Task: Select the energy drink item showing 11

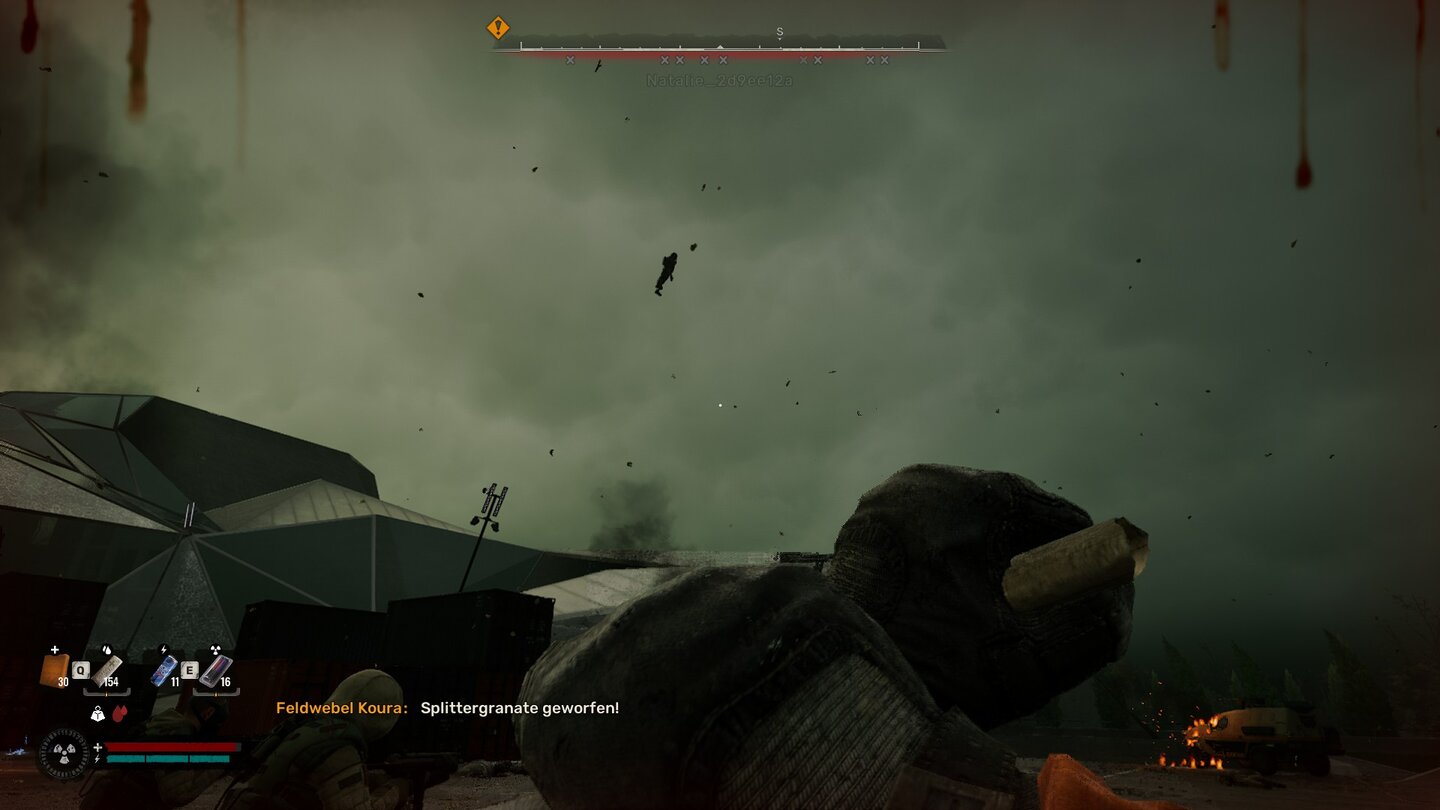Action: tap(165, 670)
